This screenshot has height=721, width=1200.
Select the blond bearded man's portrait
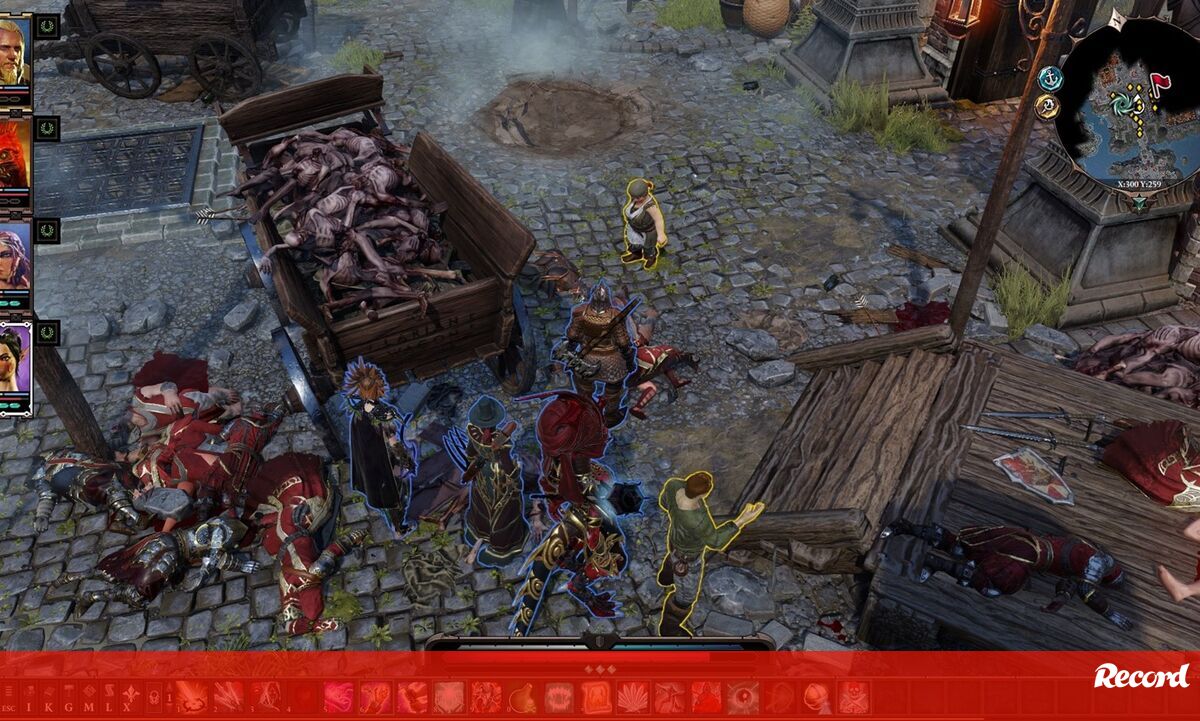click(14, 52)
